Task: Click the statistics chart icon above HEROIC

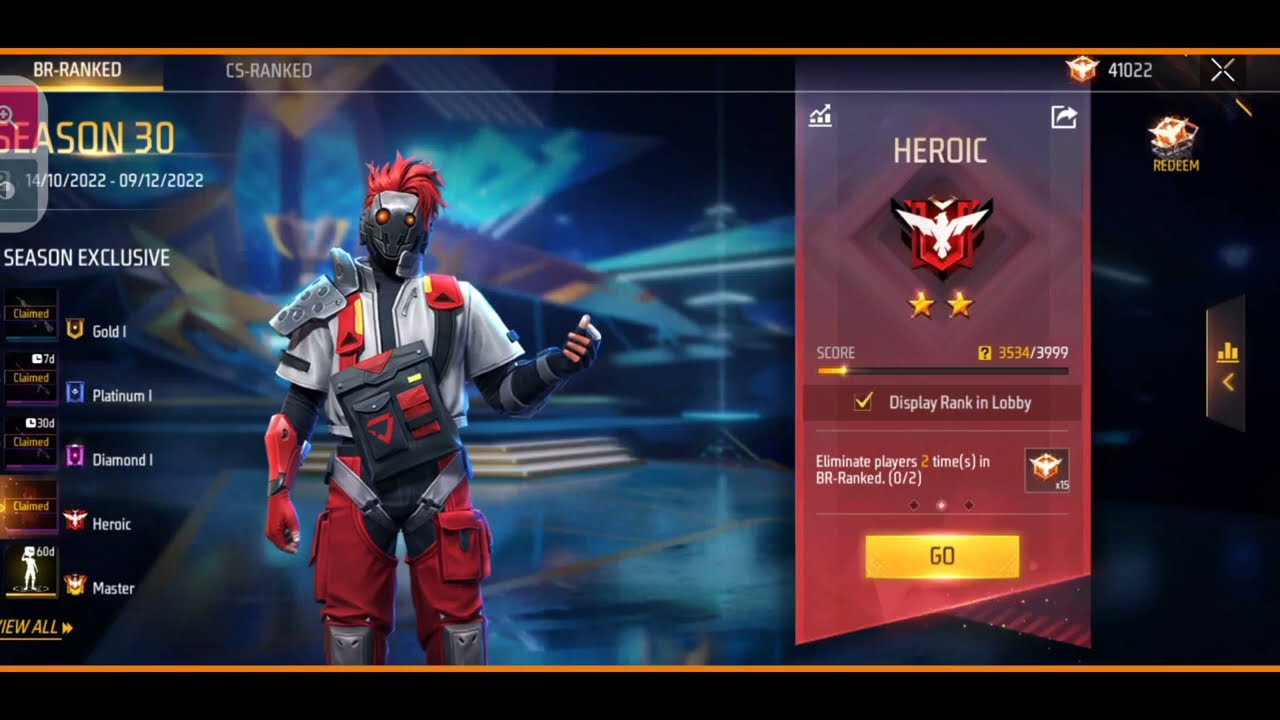Action: (821, 117)
